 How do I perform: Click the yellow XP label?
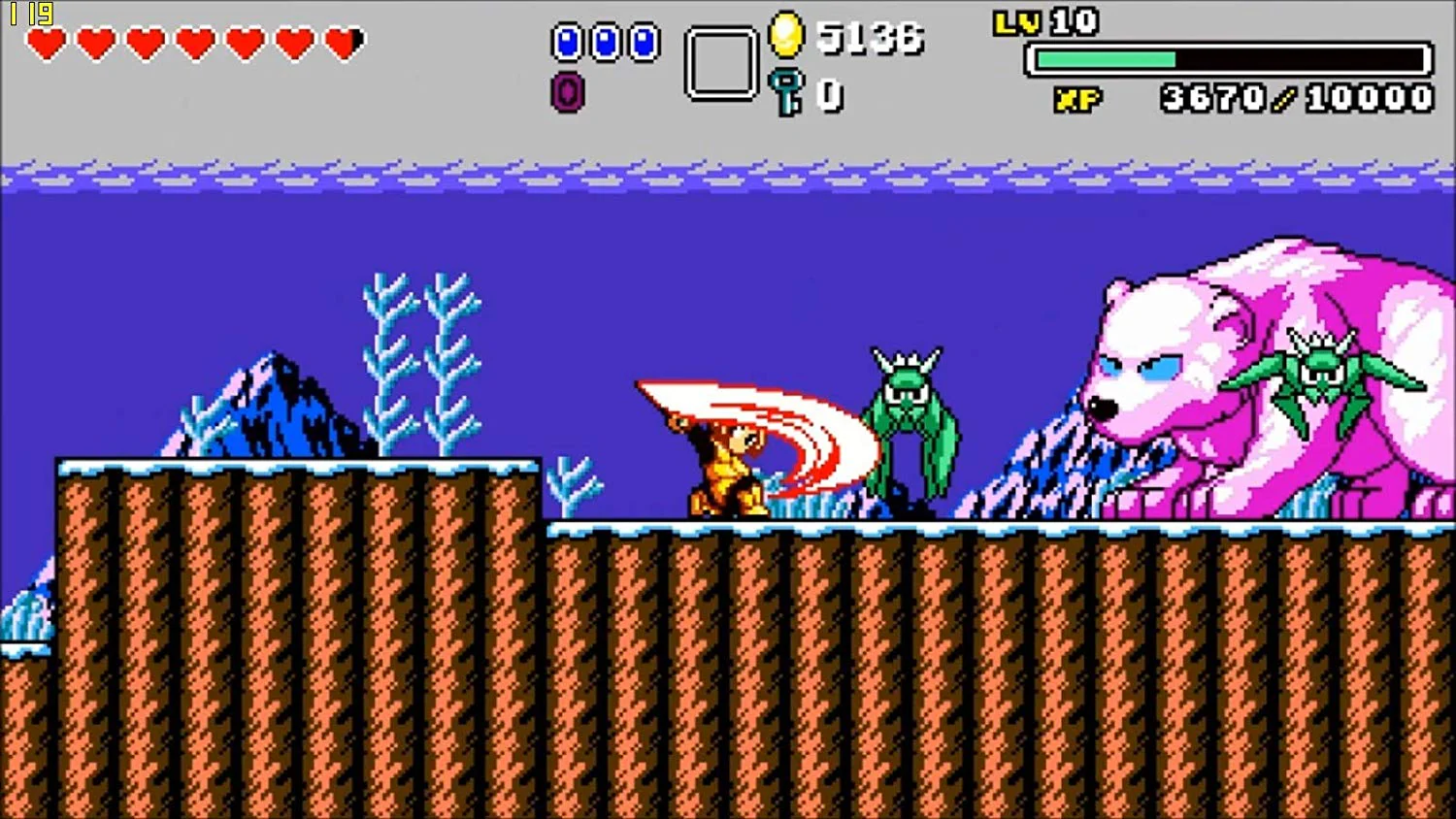point(1079,97)
